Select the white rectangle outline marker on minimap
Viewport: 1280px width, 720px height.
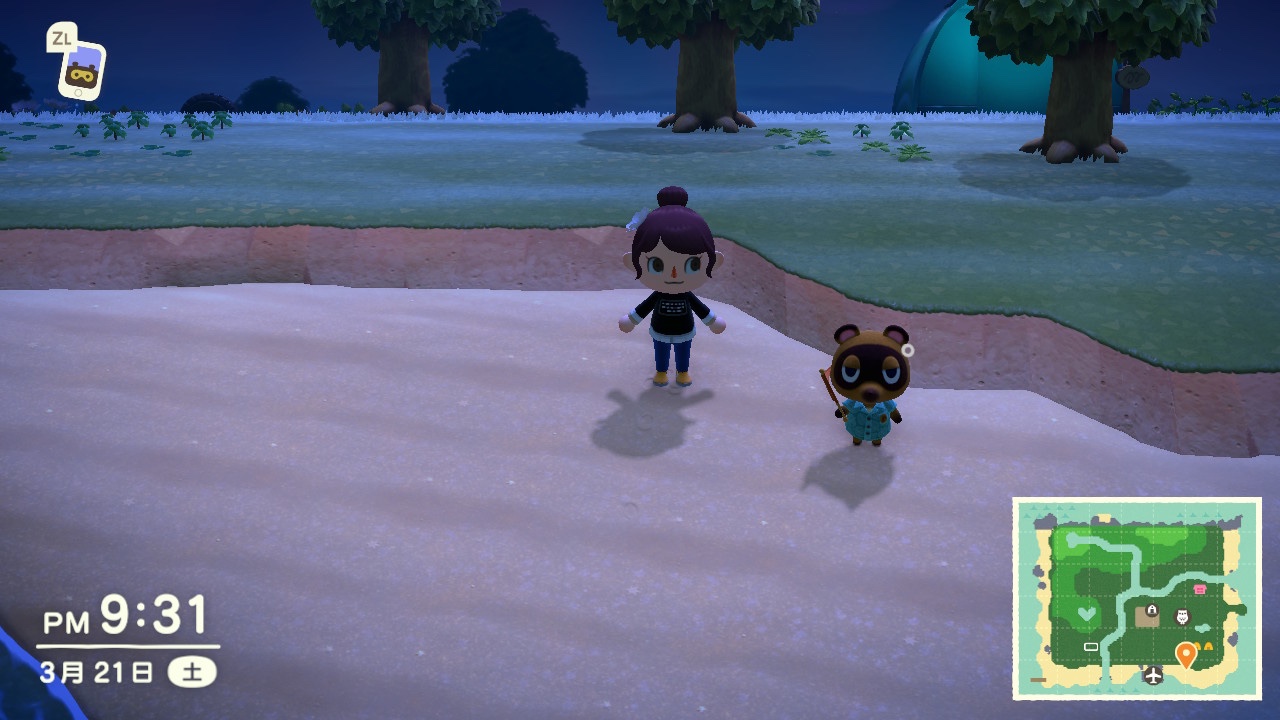coord(1091,647)
